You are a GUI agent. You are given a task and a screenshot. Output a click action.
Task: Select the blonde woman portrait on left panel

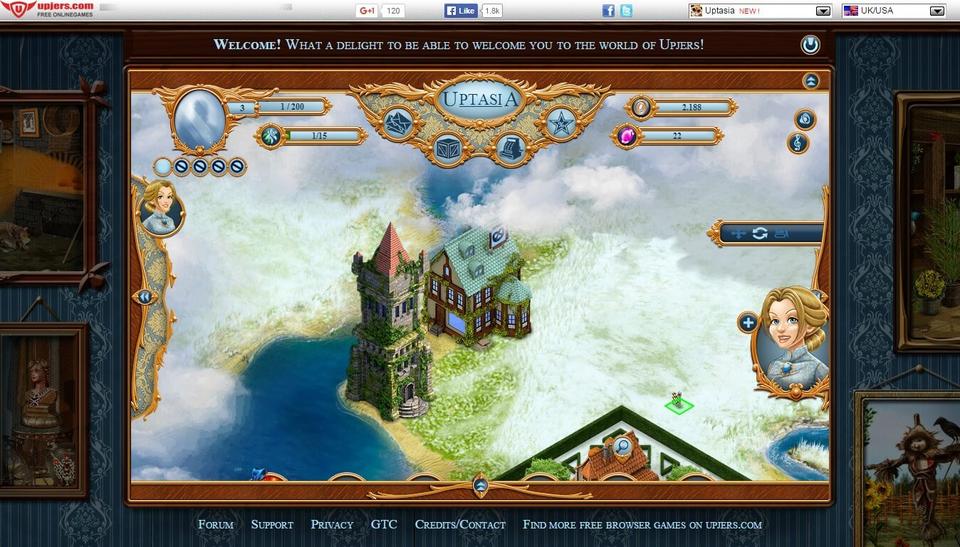point(161,207)
